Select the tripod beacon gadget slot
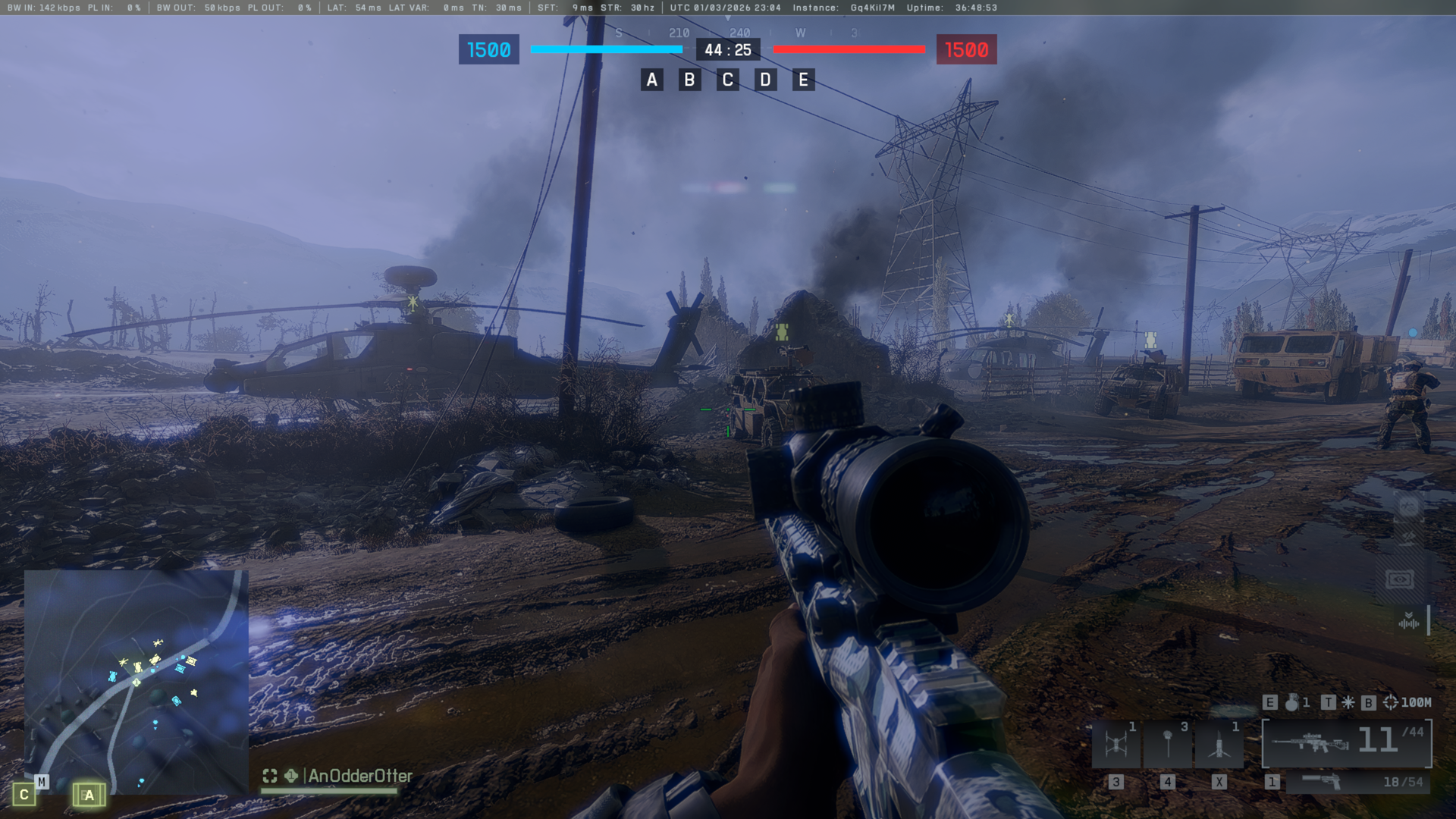 tap(1219, 744)
